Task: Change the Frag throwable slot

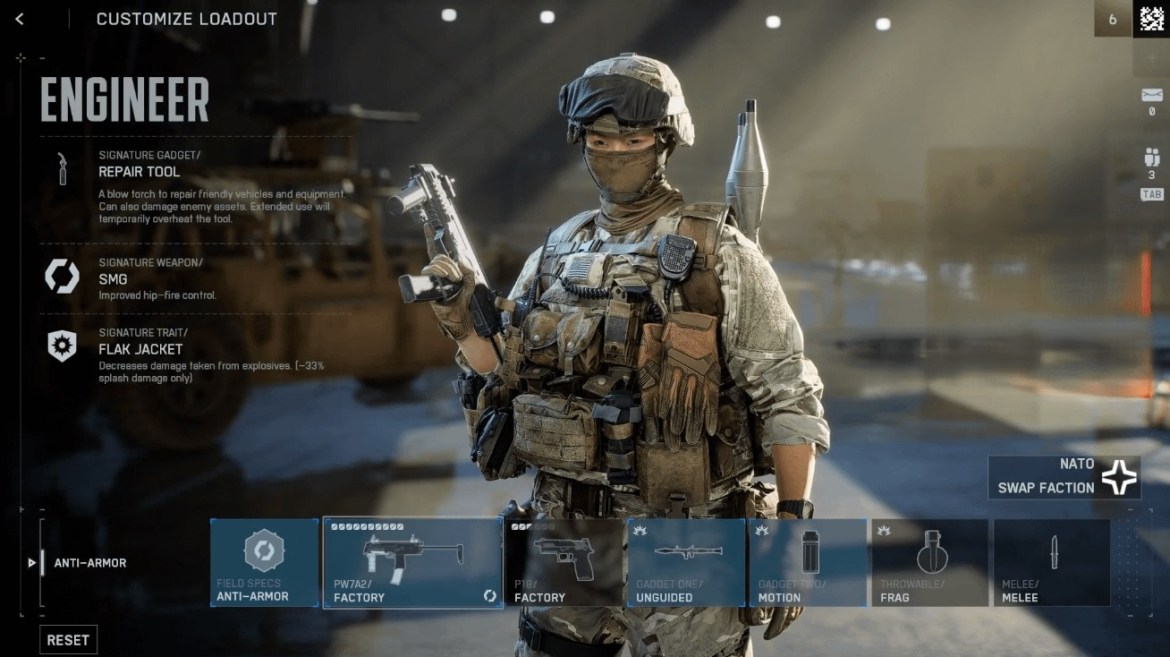Action: coord(930,562)
